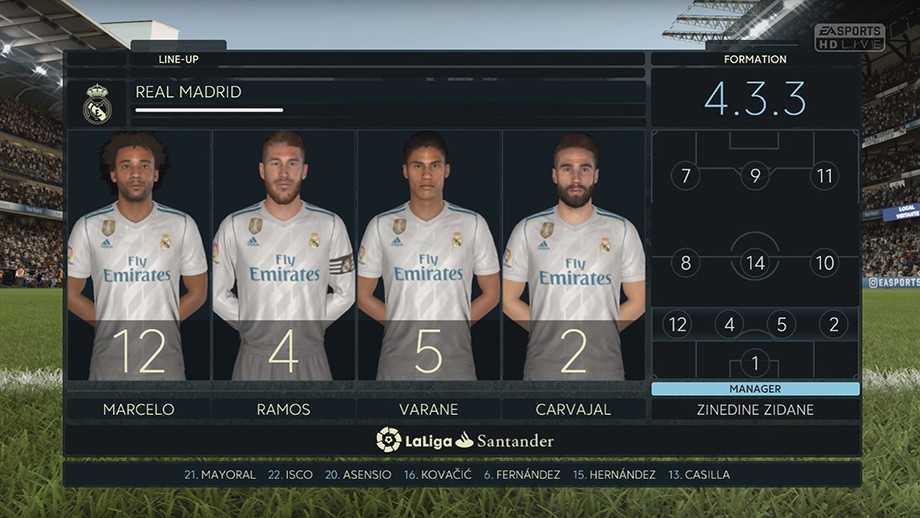
Task: Choose goalkeeper marker 1 on the formation diagram
Action: click(754, 363)
